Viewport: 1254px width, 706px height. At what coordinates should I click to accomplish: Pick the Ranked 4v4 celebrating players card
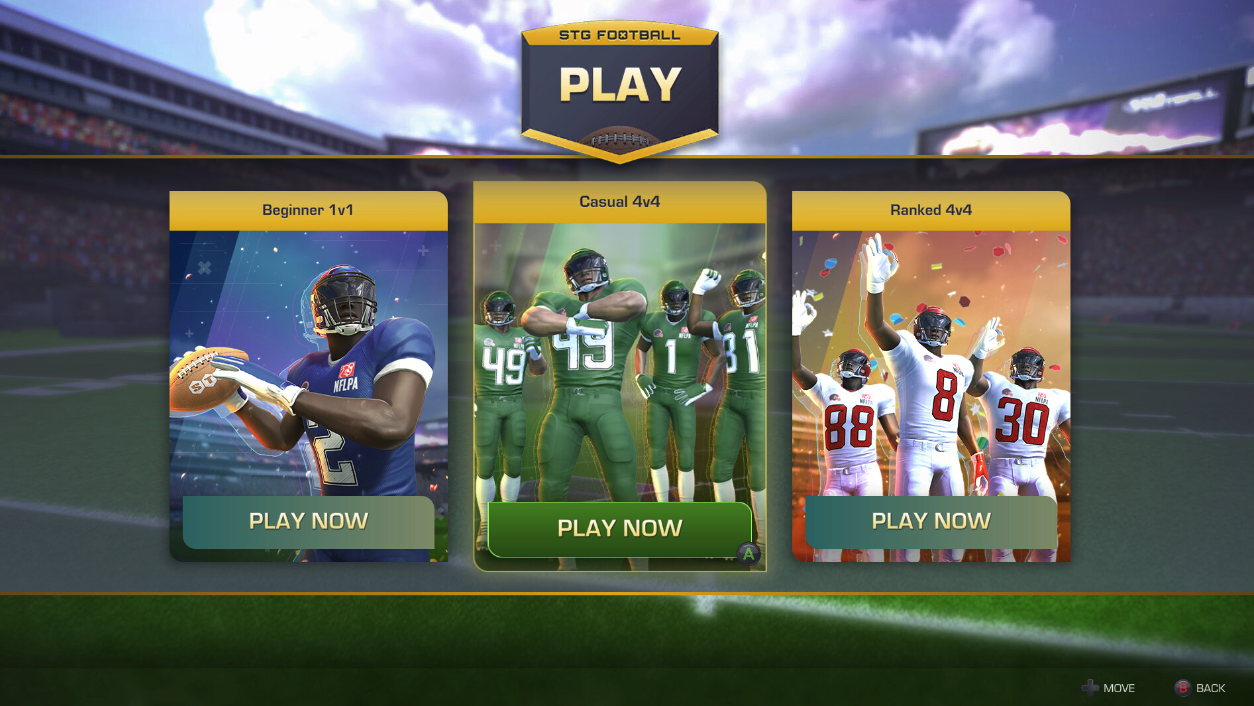coord(930,360)
